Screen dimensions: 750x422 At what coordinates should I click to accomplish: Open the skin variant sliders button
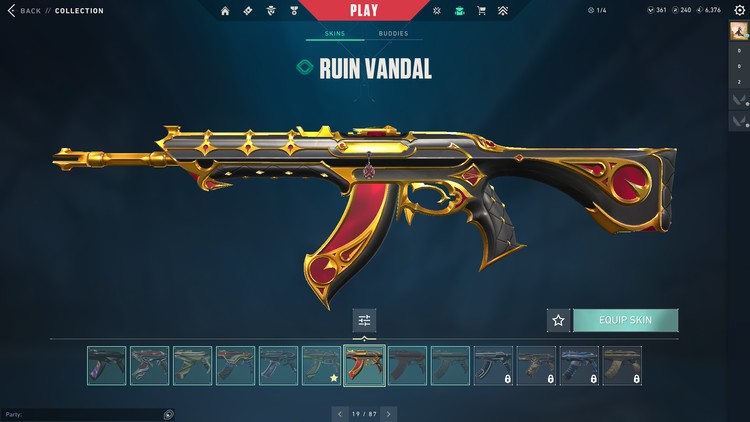coord(364,320)
